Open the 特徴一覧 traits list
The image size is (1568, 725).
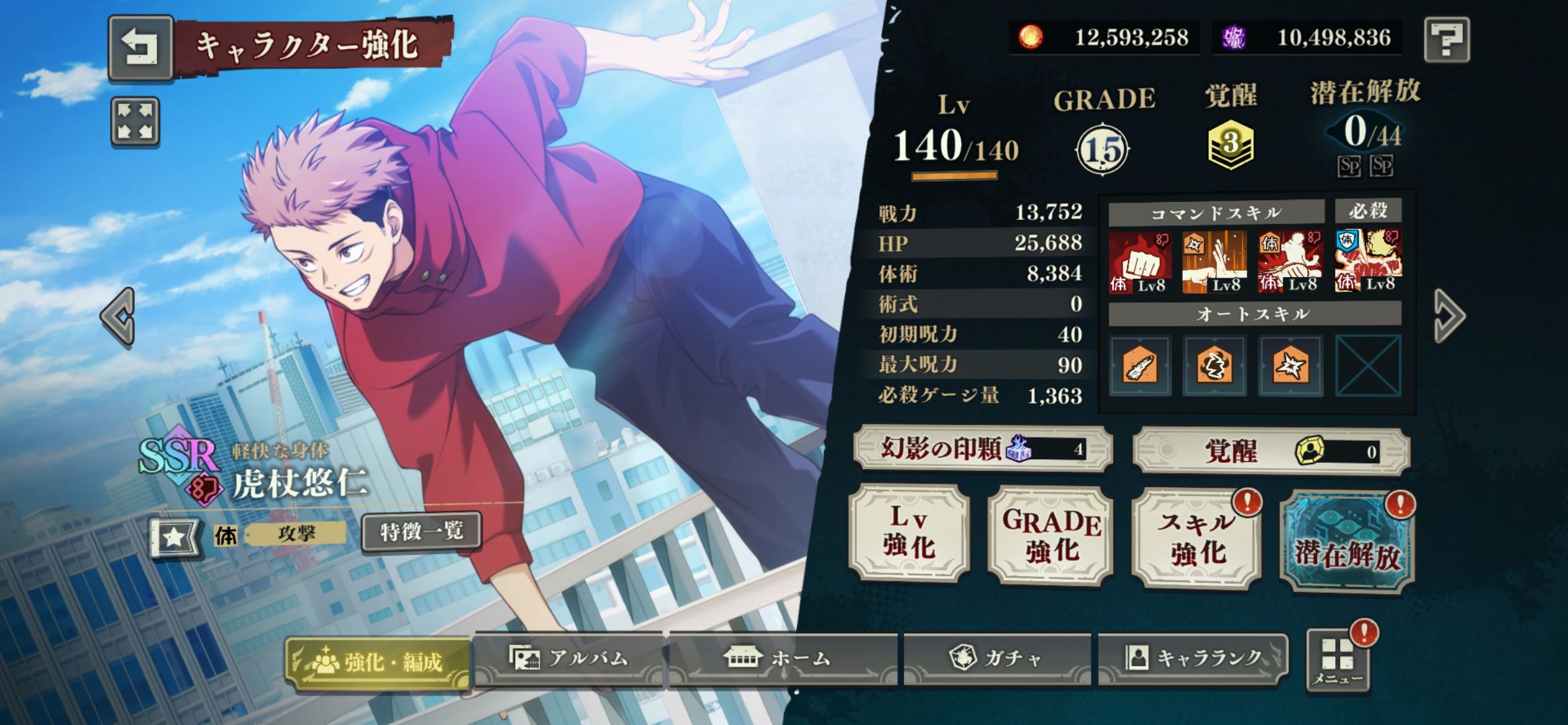(x=421, y=531)
